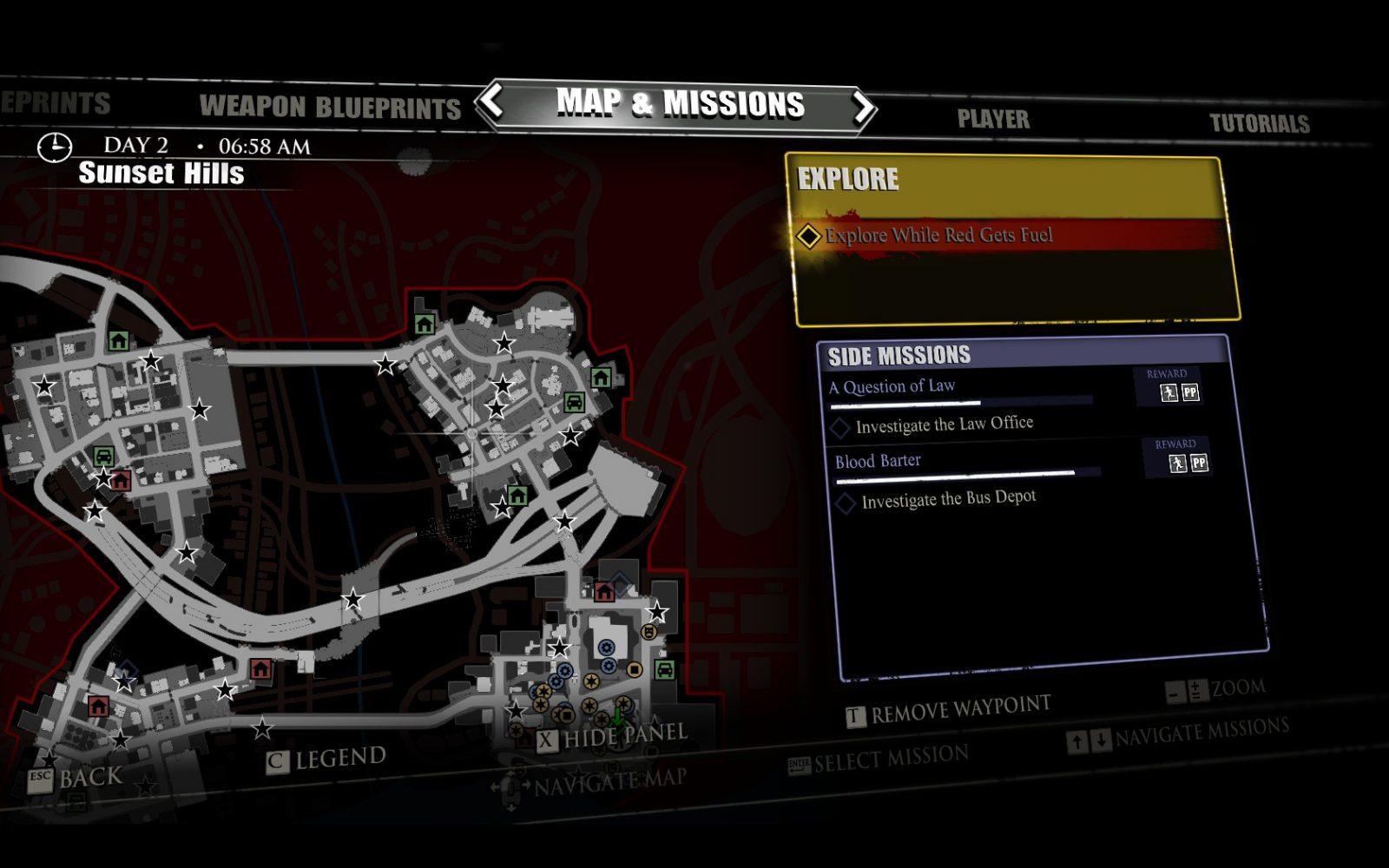This screenshot has width=1389, height=868.
Task: Switch to the Weapon Blueprints tab
Action: click(330, 107)
